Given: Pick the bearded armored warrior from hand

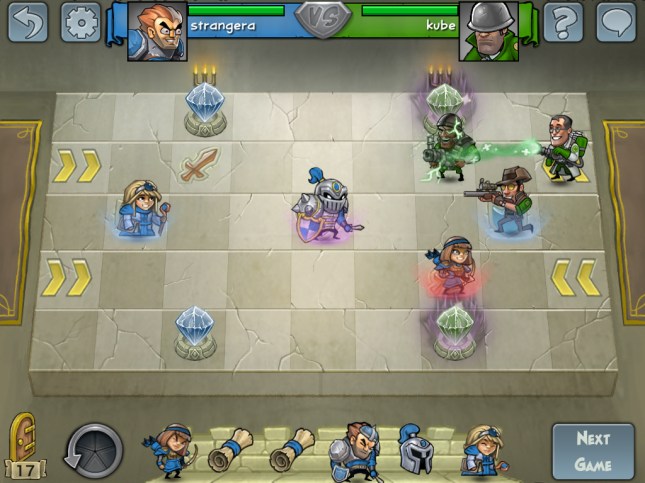Looking at the screenshot, I should point(356,448).
